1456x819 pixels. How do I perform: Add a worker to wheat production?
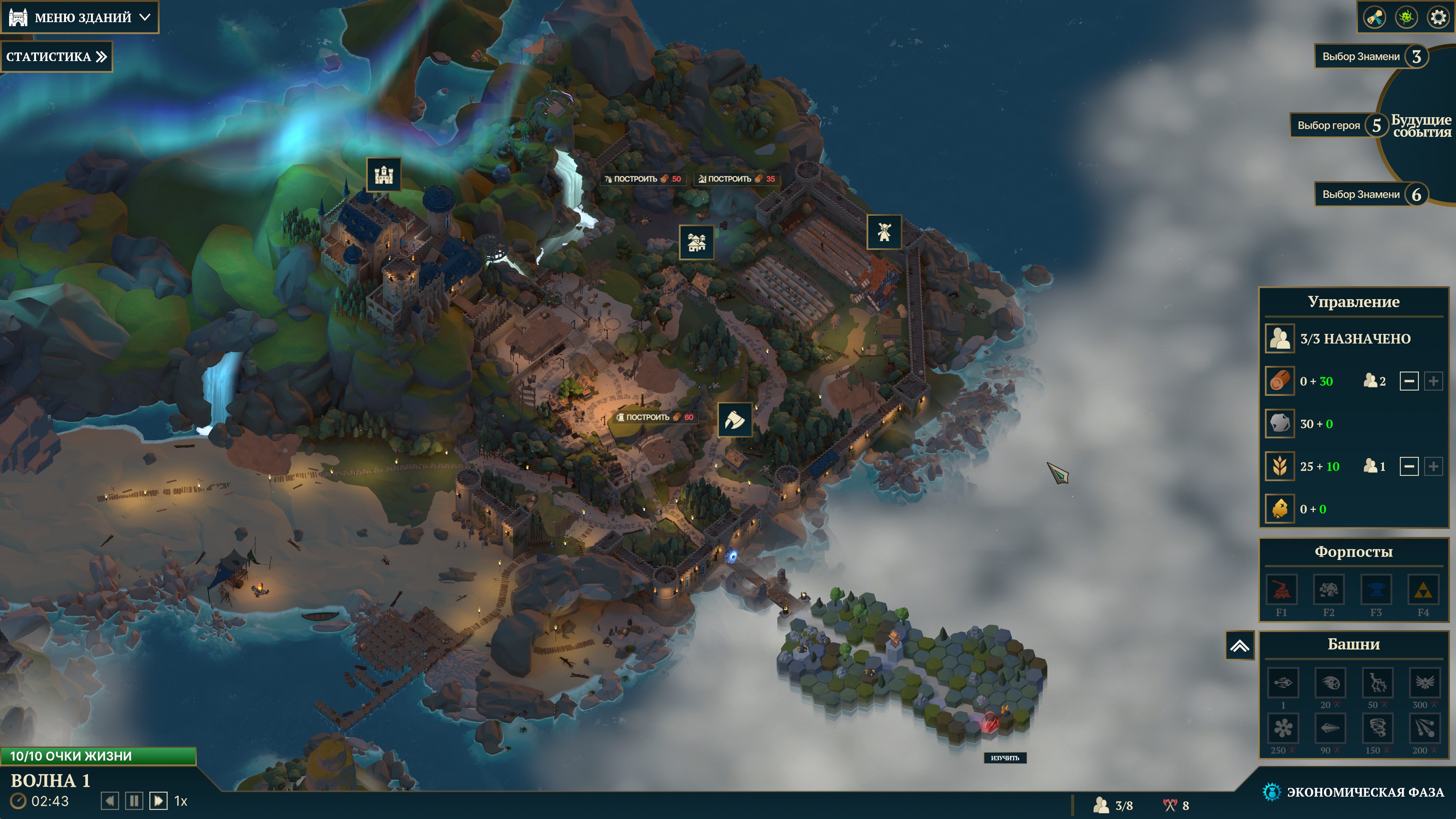tap(1433, 467)
